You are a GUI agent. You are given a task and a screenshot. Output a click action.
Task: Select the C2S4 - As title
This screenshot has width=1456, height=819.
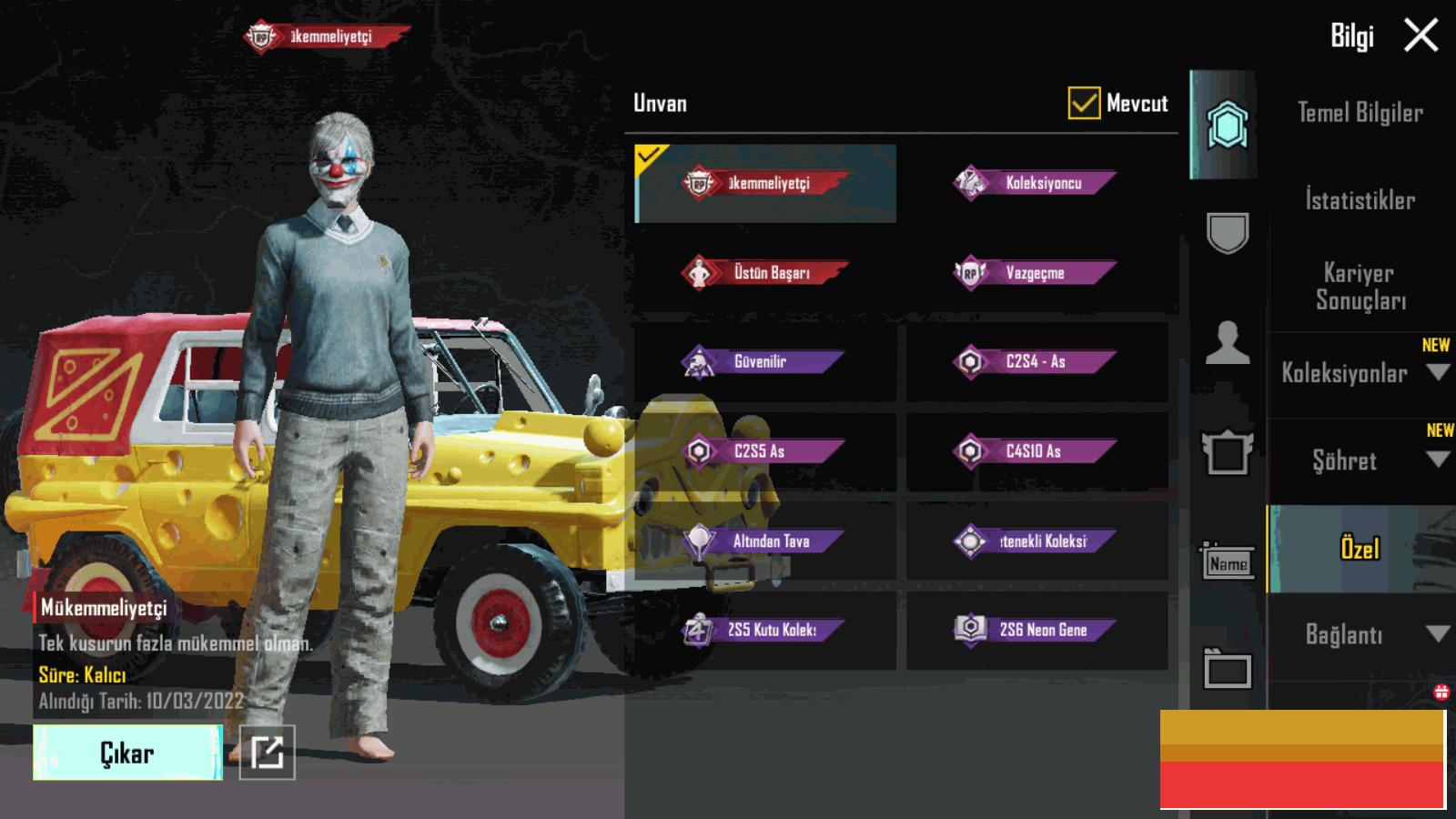coord(1036,361)
